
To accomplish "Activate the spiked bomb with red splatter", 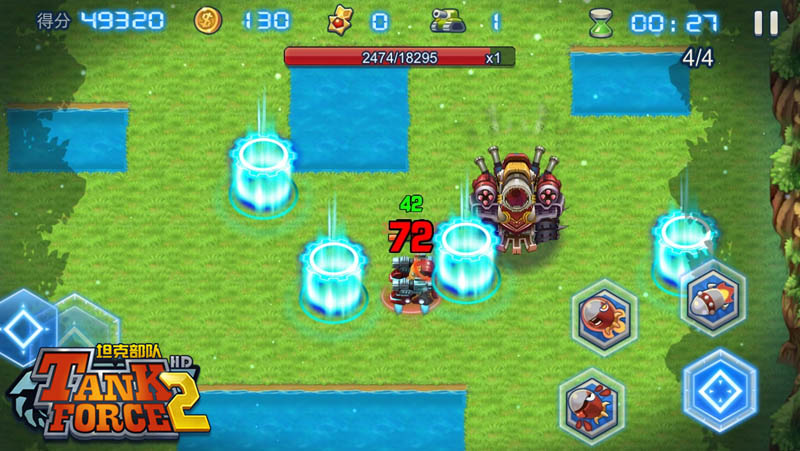I will tap(591, 405).
